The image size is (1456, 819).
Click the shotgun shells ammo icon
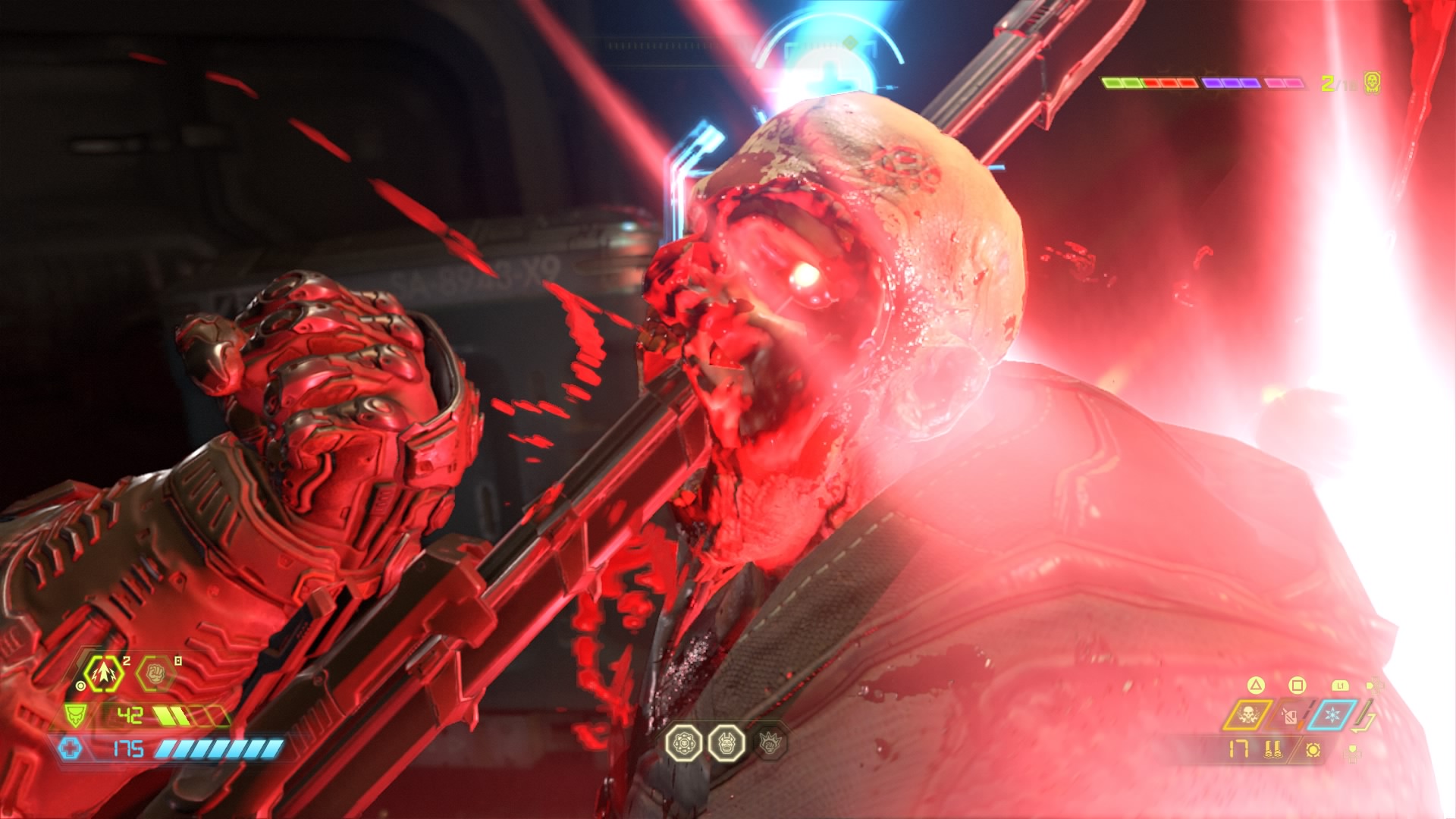(x=1273, y=750)
